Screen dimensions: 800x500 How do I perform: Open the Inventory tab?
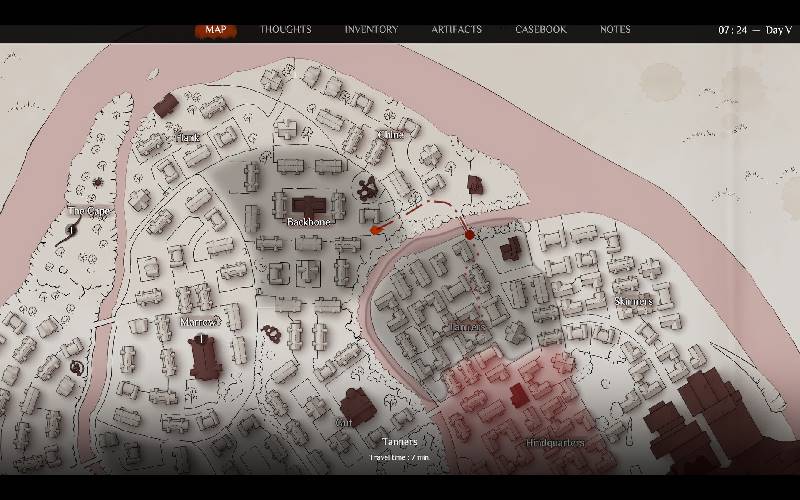coord(371,29)
